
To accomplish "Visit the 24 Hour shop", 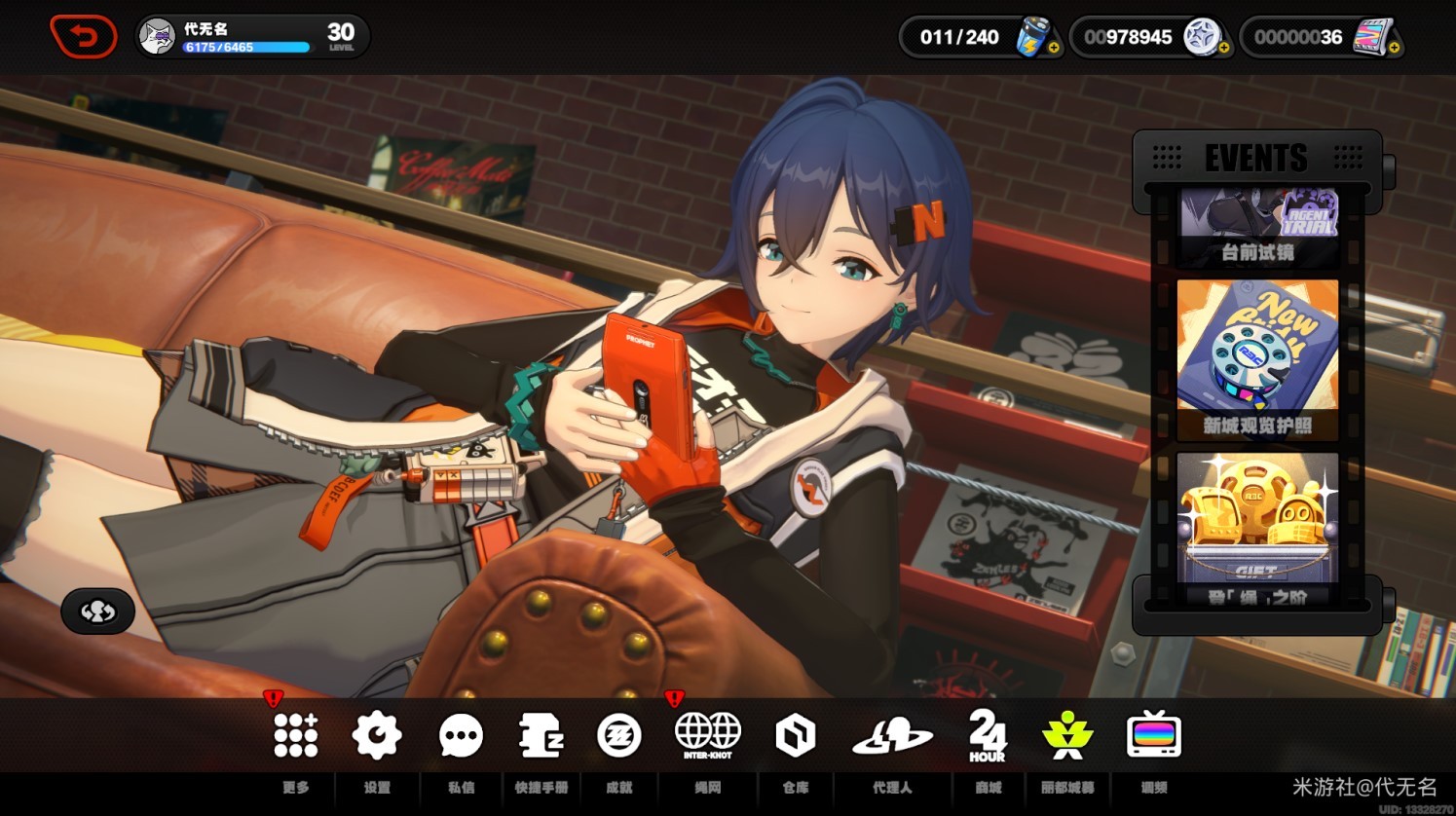I will [x=988, y=735].
